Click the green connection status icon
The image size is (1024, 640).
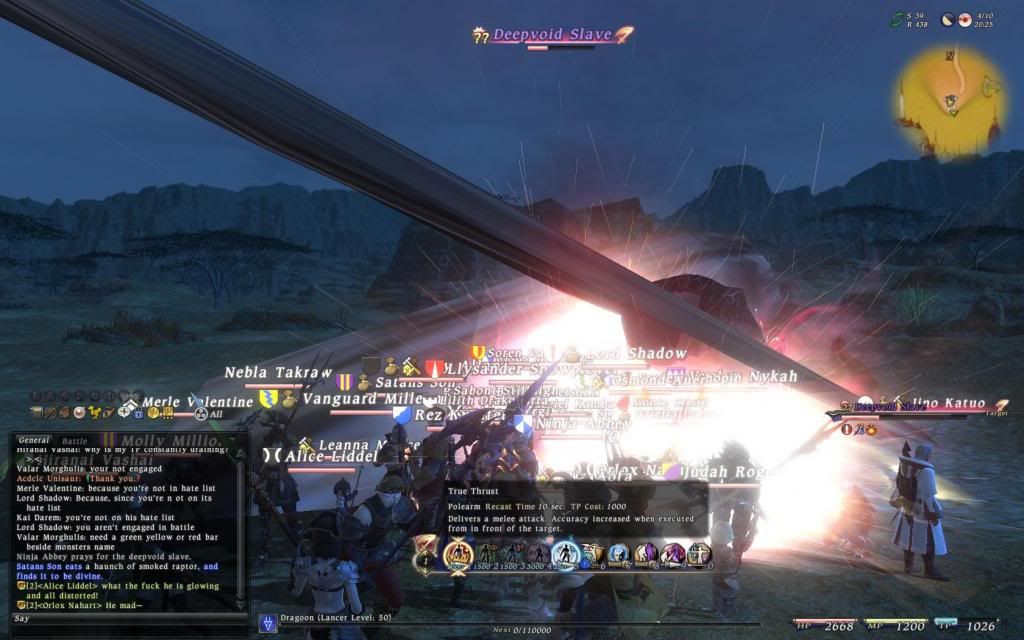pos(898,19)
